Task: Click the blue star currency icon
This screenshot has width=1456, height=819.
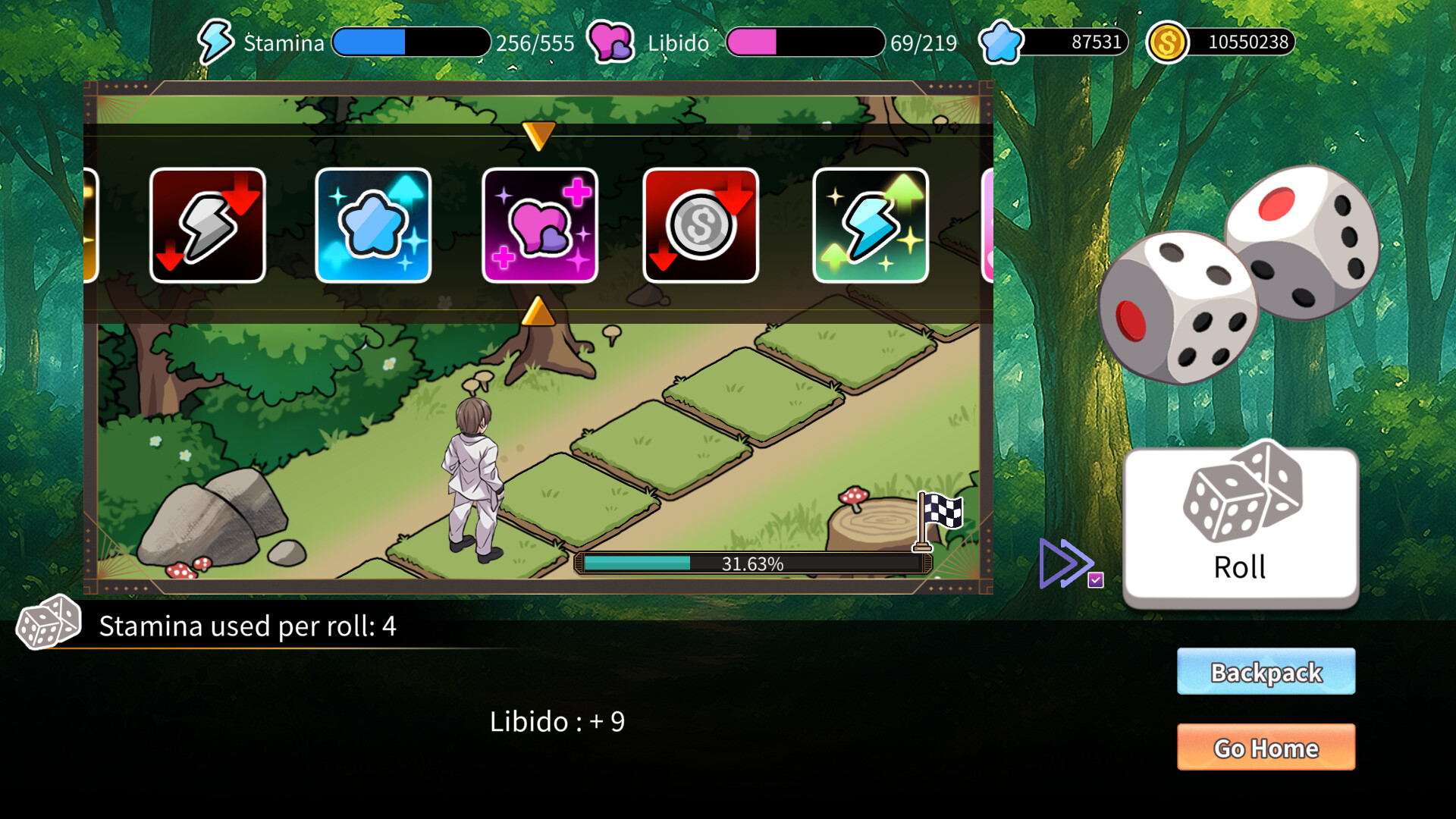Action: coord(1001,42)
